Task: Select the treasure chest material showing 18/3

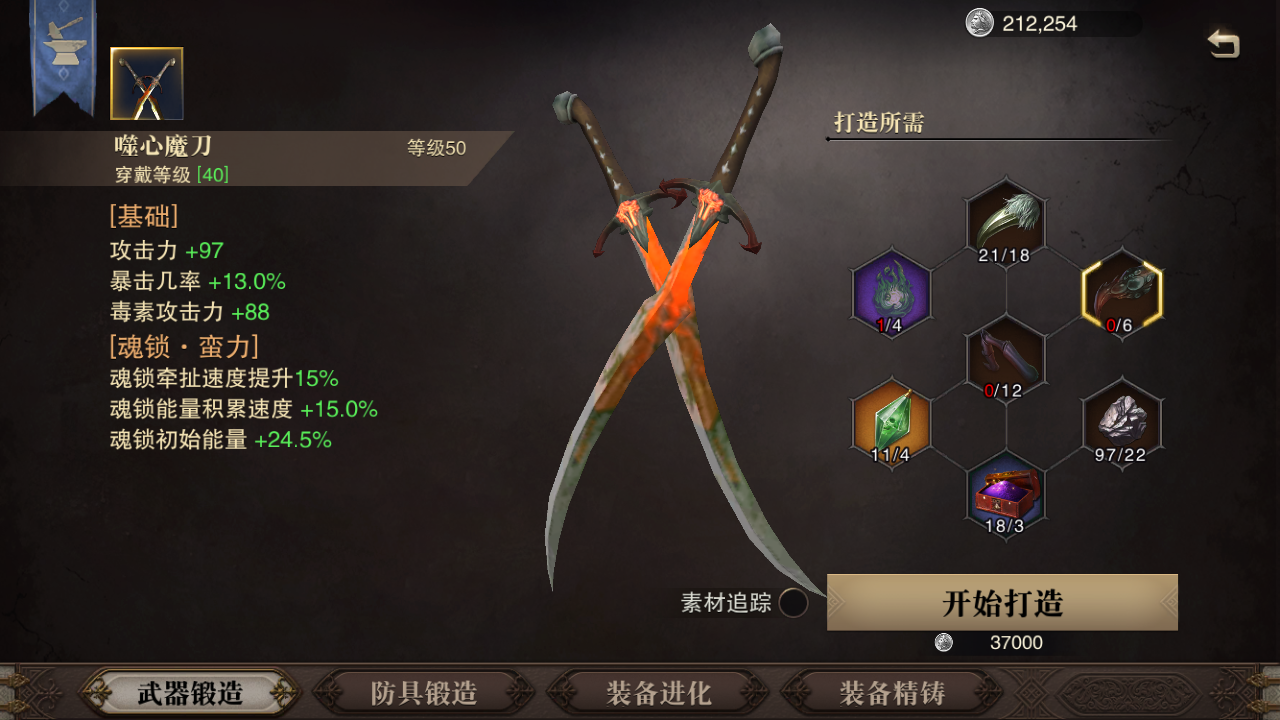Action: pyautogui.click(x=1005, y=490)
